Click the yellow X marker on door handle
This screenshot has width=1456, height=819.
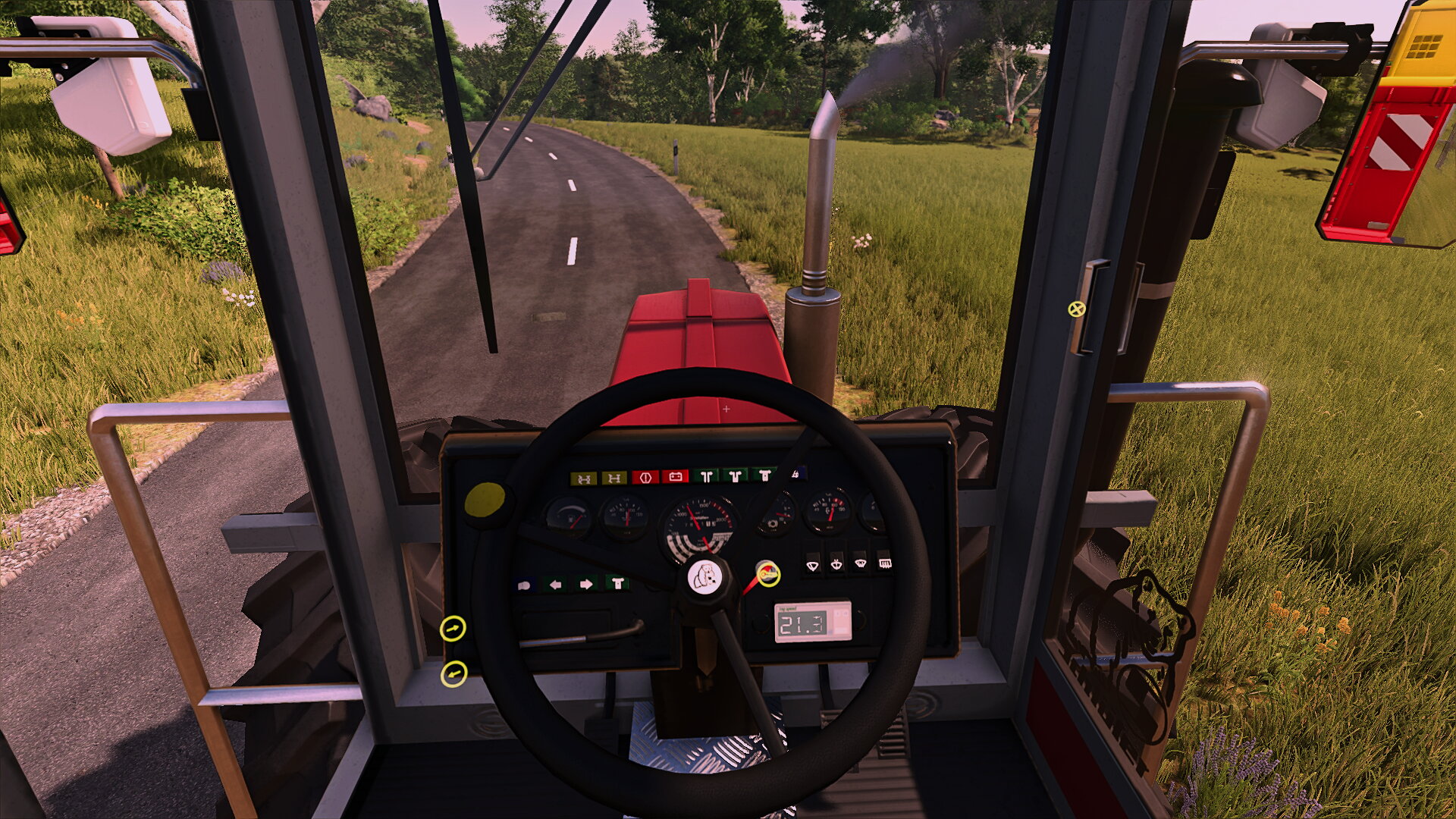click(x=1076, y=309)
